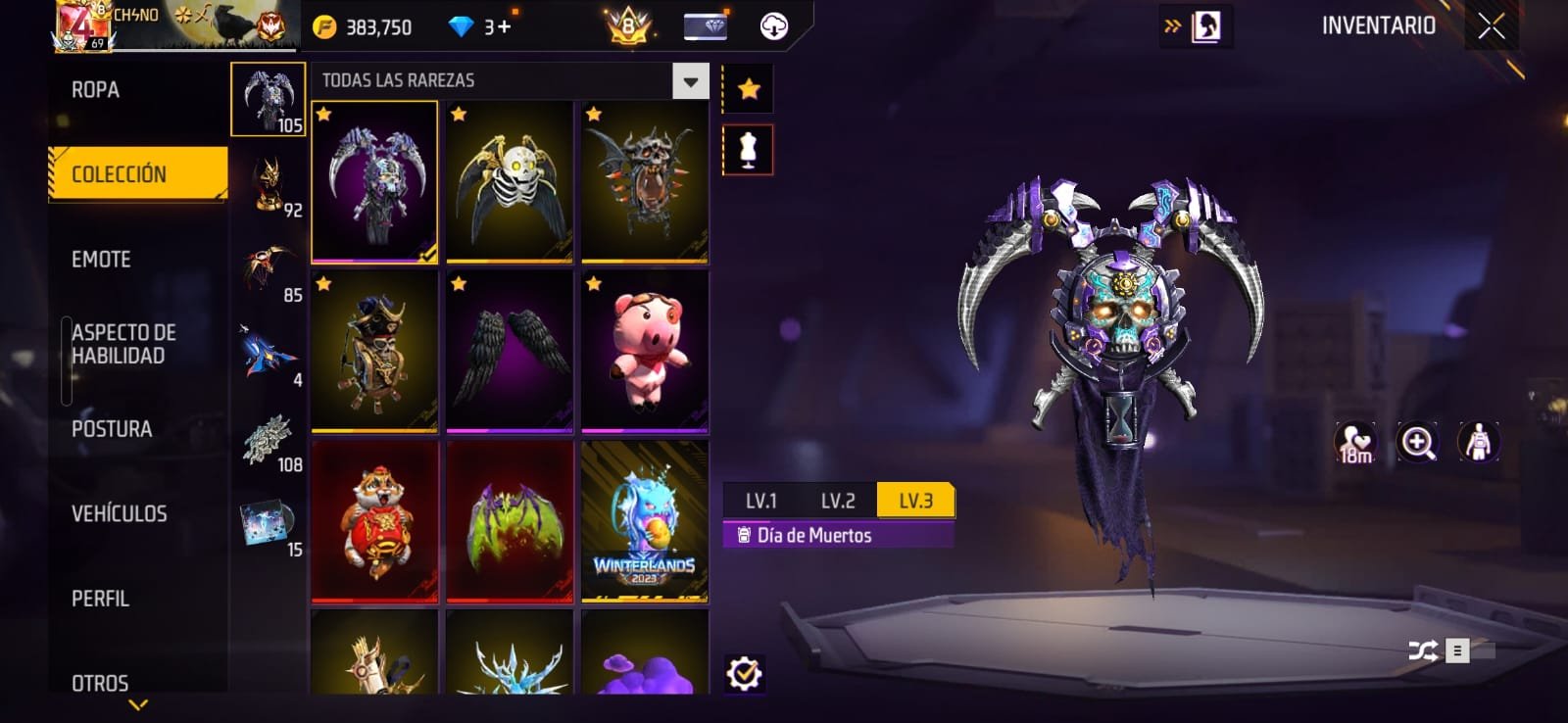Select the EMOTE menu entry
Viewport: 1568px width, 723px height.
pos(101,260)
